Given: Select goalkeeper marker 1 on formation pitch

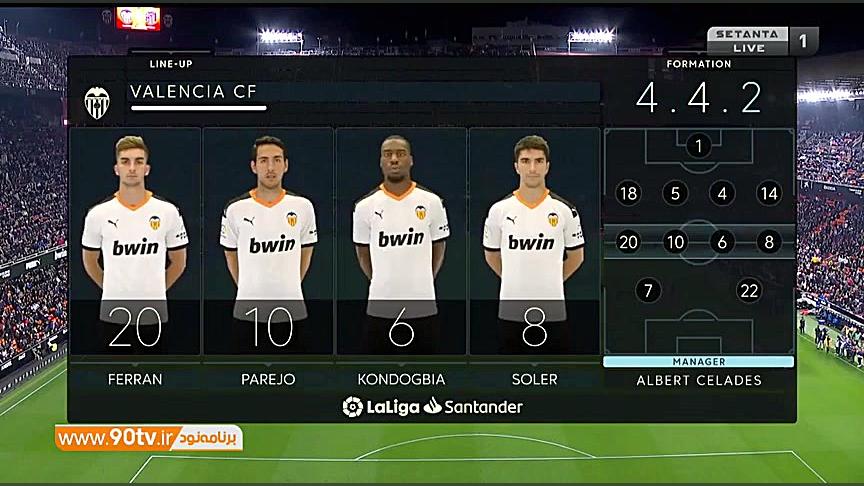Looking at the screenshot, I should pyautogui.click(x=698, y=146).
